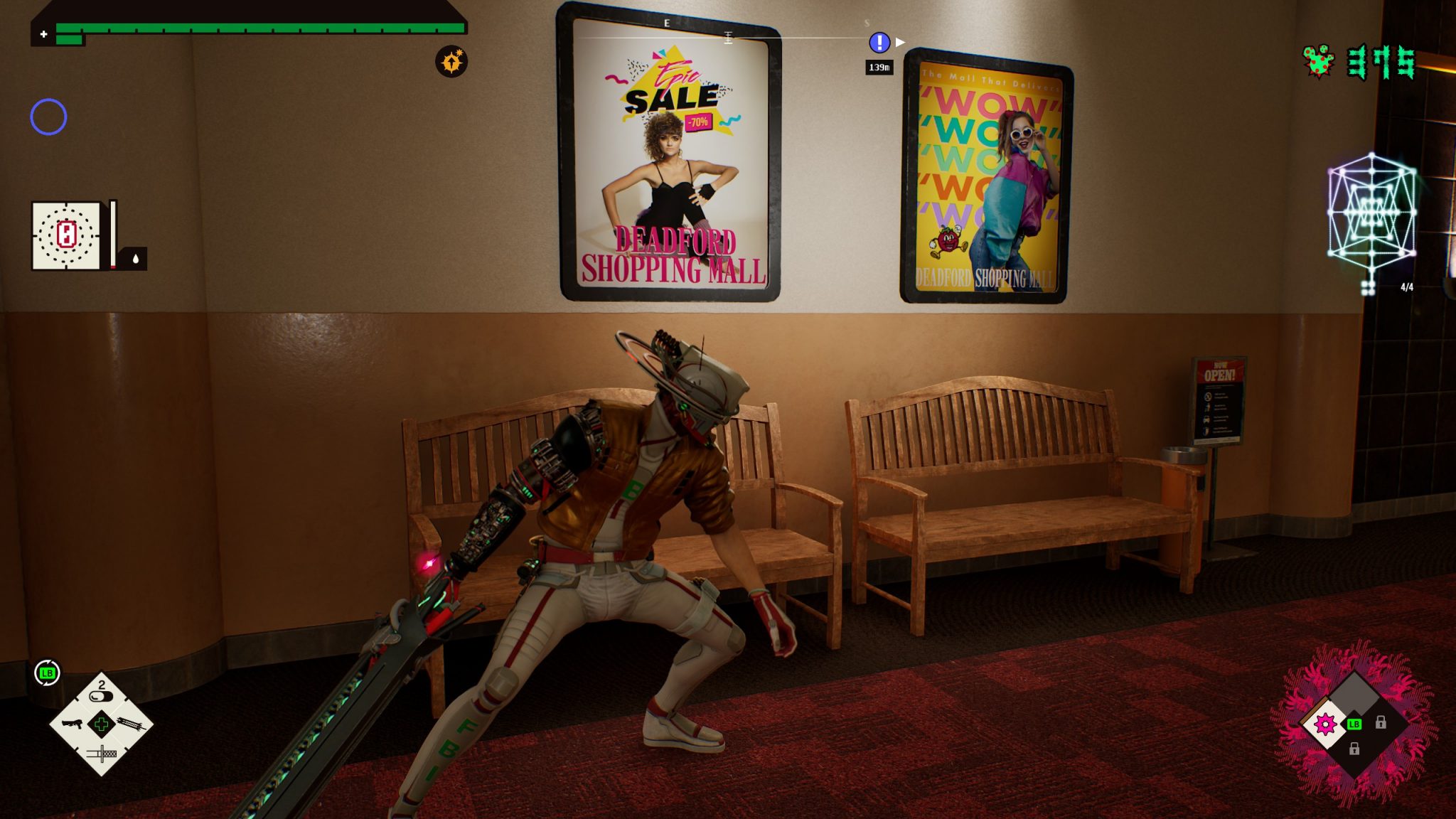Screen dimensions: 1456x819
Task: Activate the pink gear skill slot
Action: coord(1325,724)
